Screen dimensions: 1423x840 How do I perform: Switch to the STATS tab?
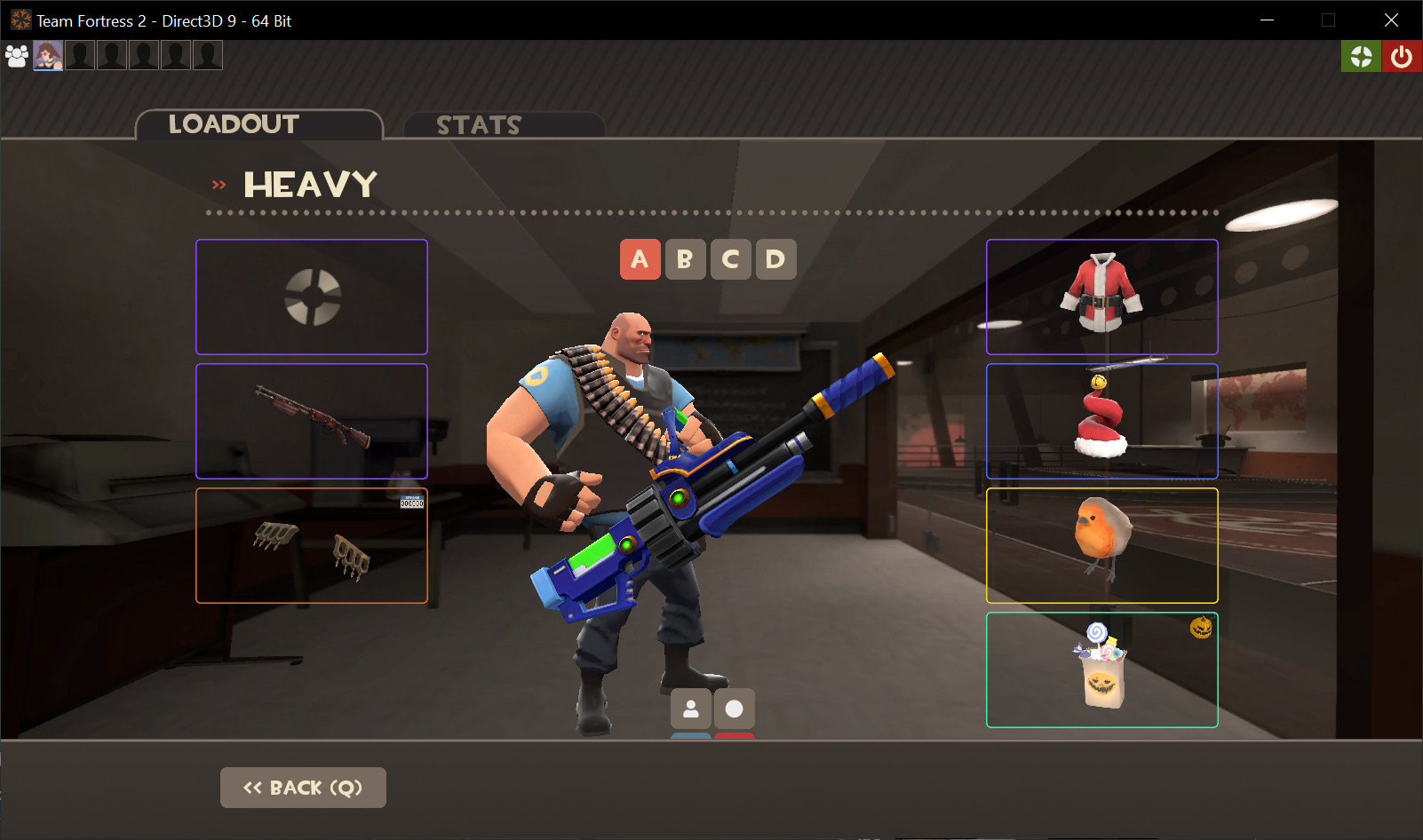(480, 124)
